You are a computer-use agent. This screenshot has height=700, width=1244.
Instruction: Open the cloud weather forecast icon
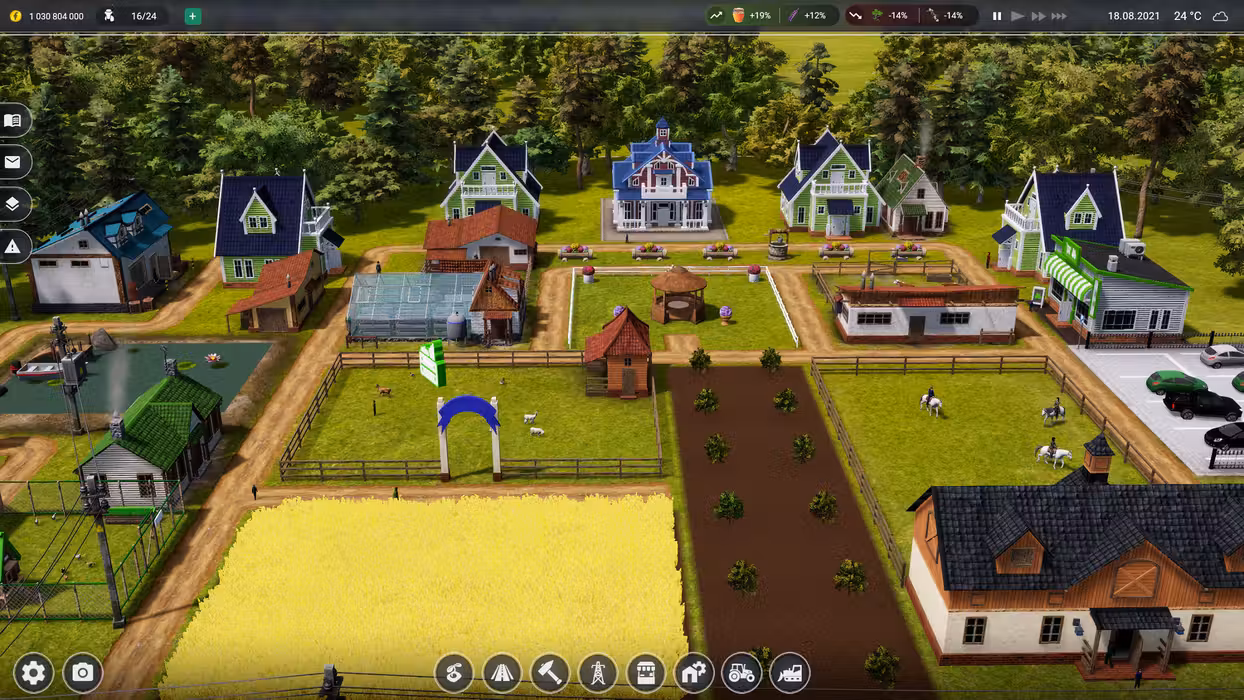pyautogui.click(x=1220, y=16)
